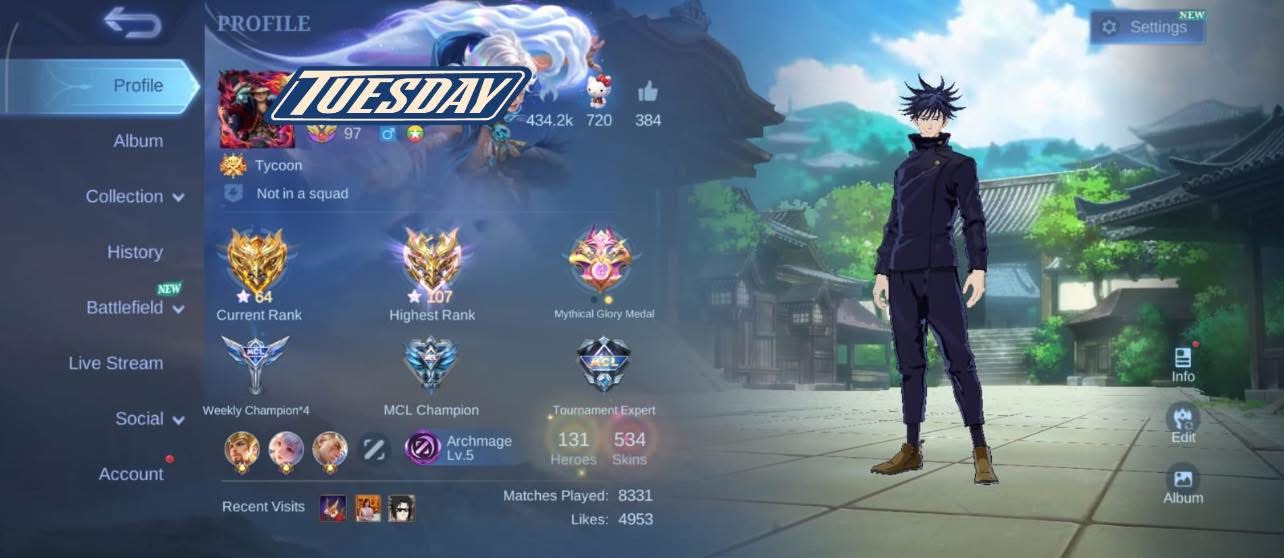1284x558 pixels.
Task: Open the Info button
Action: pos(1183,364)
